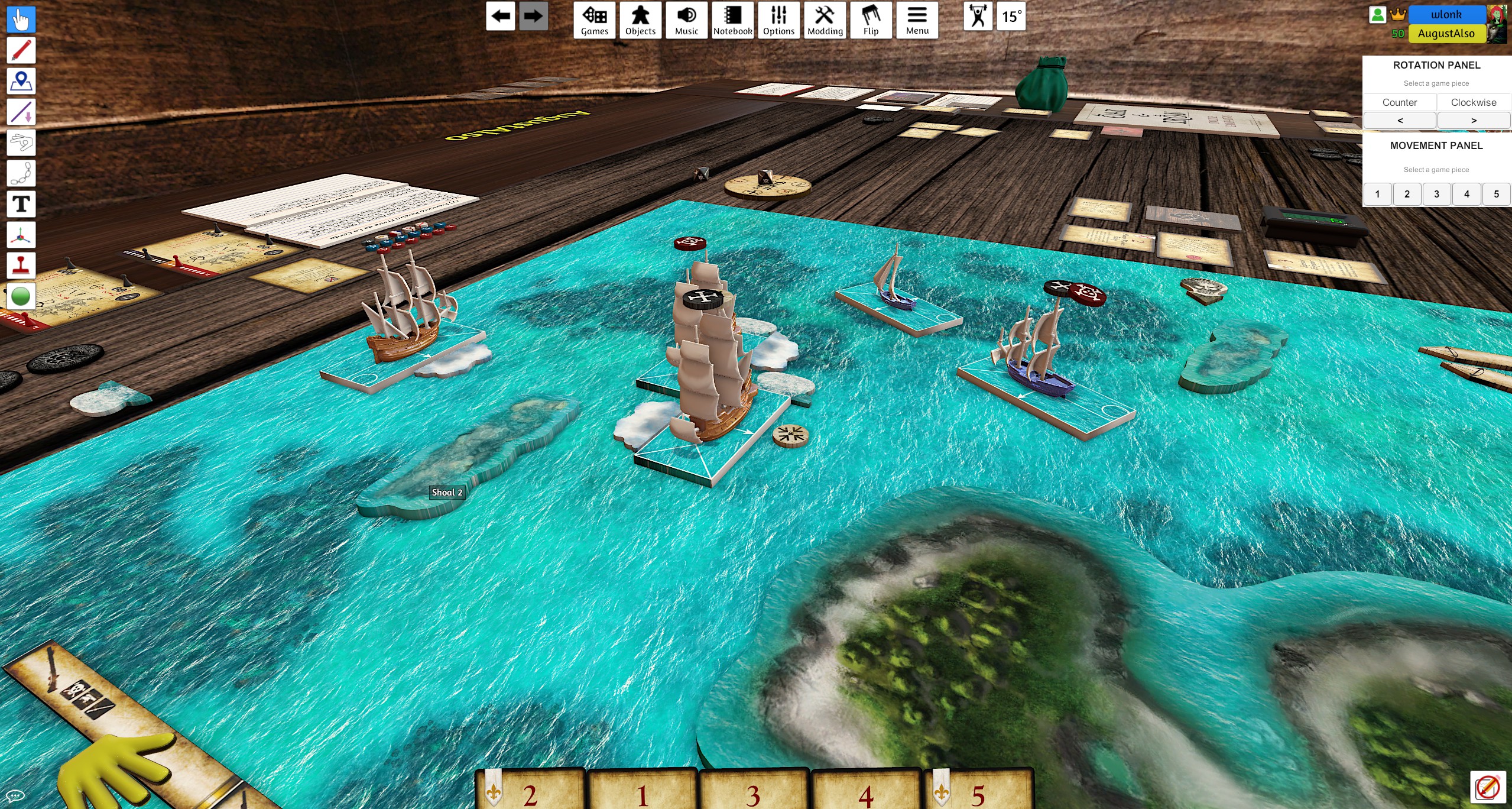Rotate piece with the Counter button

1399,102
